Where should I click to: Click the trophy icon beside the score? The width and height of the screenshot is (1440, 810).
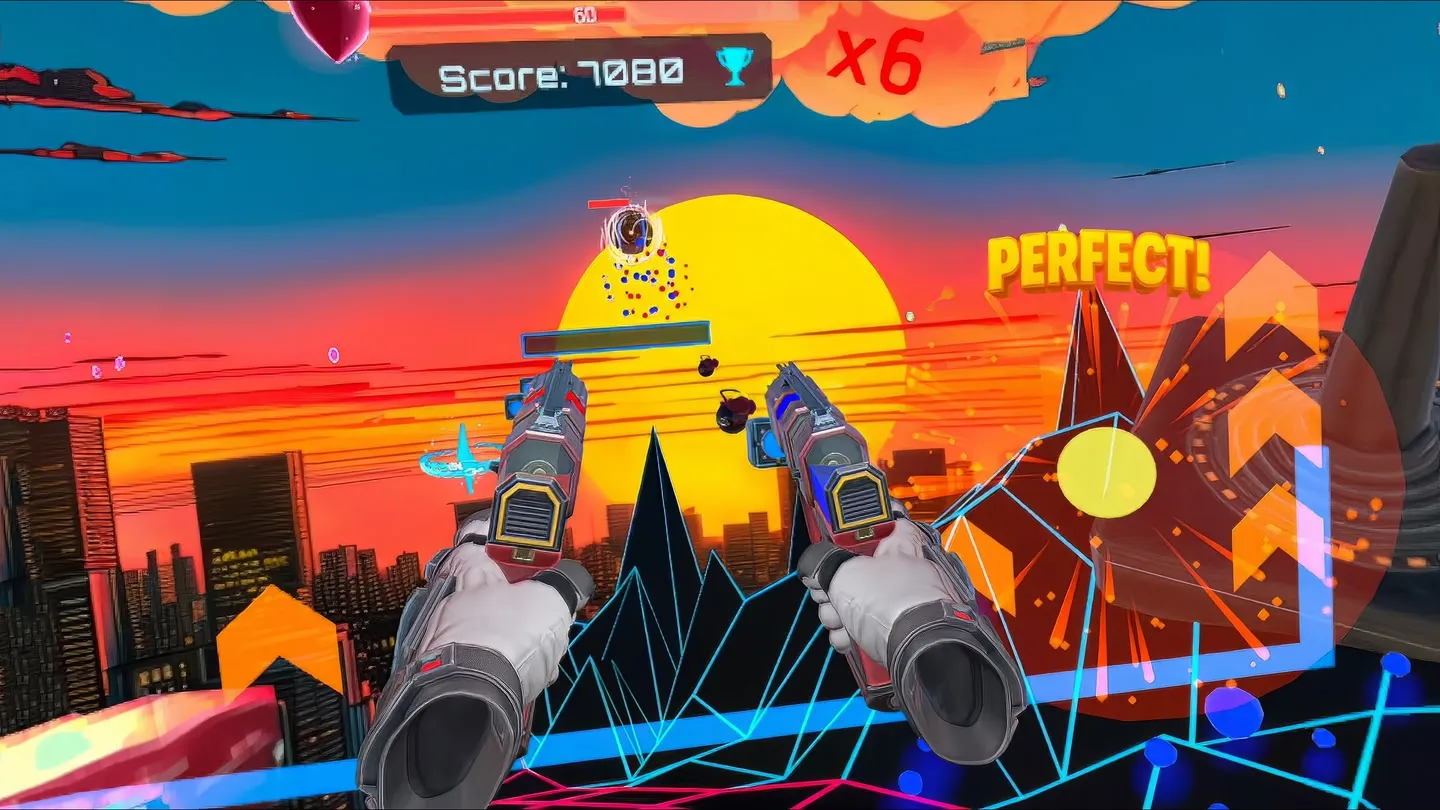(733, 67)
